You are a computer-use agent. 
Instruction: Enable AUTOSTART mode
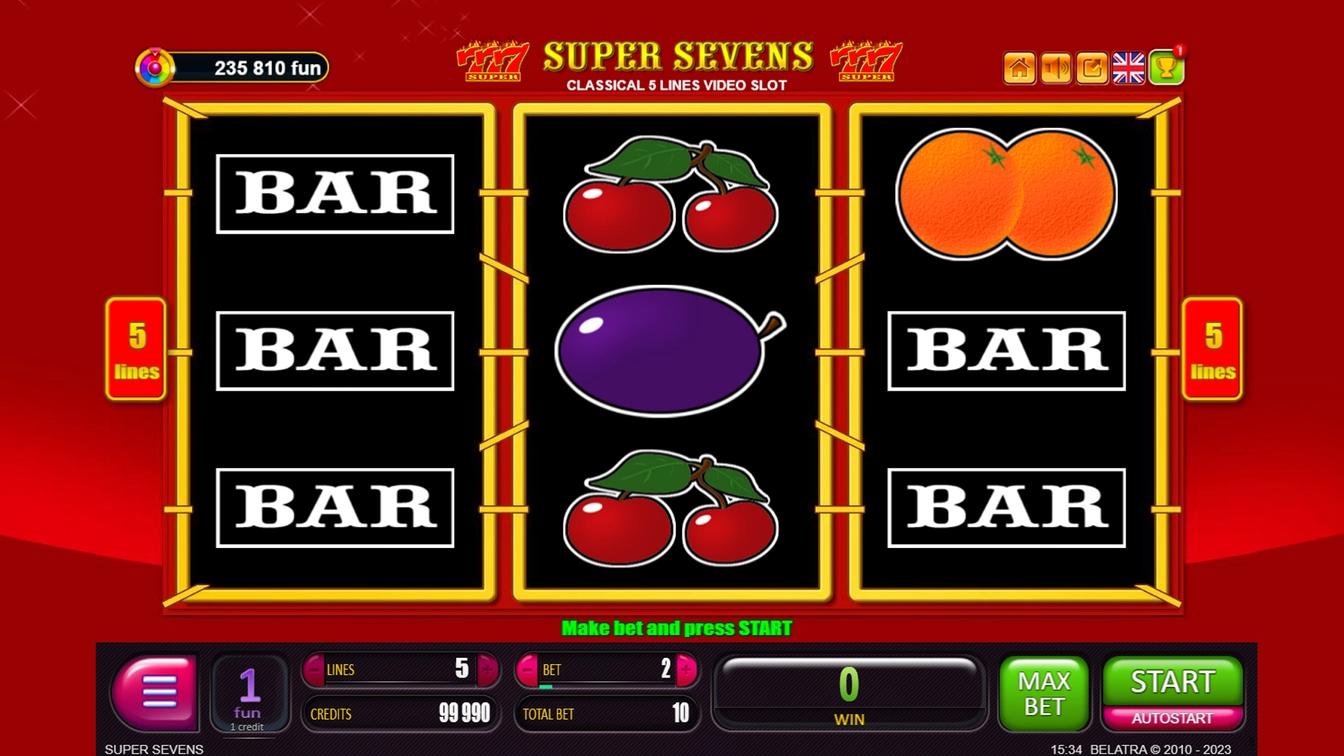click(1172, 718)
